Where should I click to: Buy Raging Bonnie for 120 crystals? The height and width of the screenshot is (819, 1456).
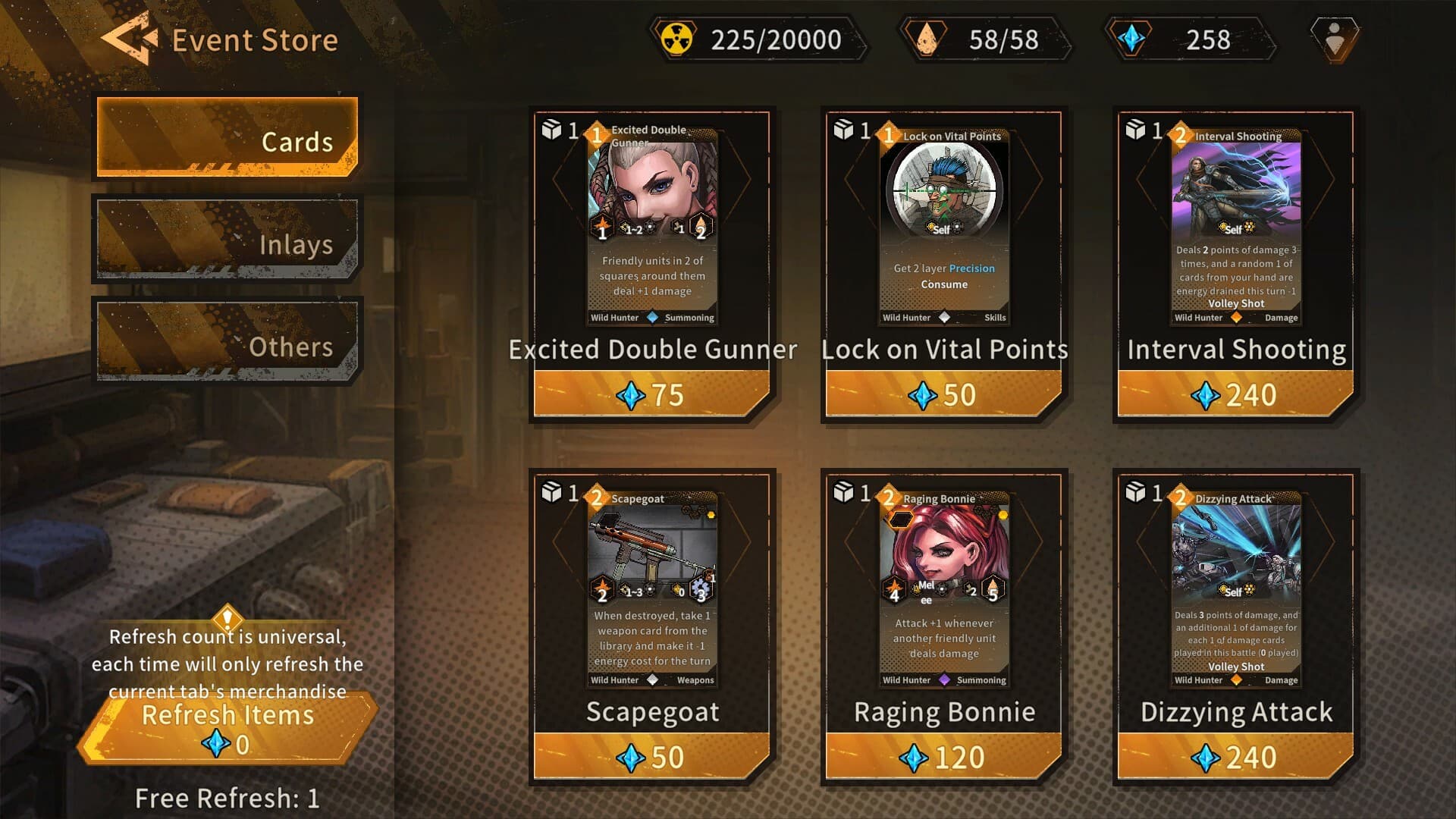[x=943, y=756]
